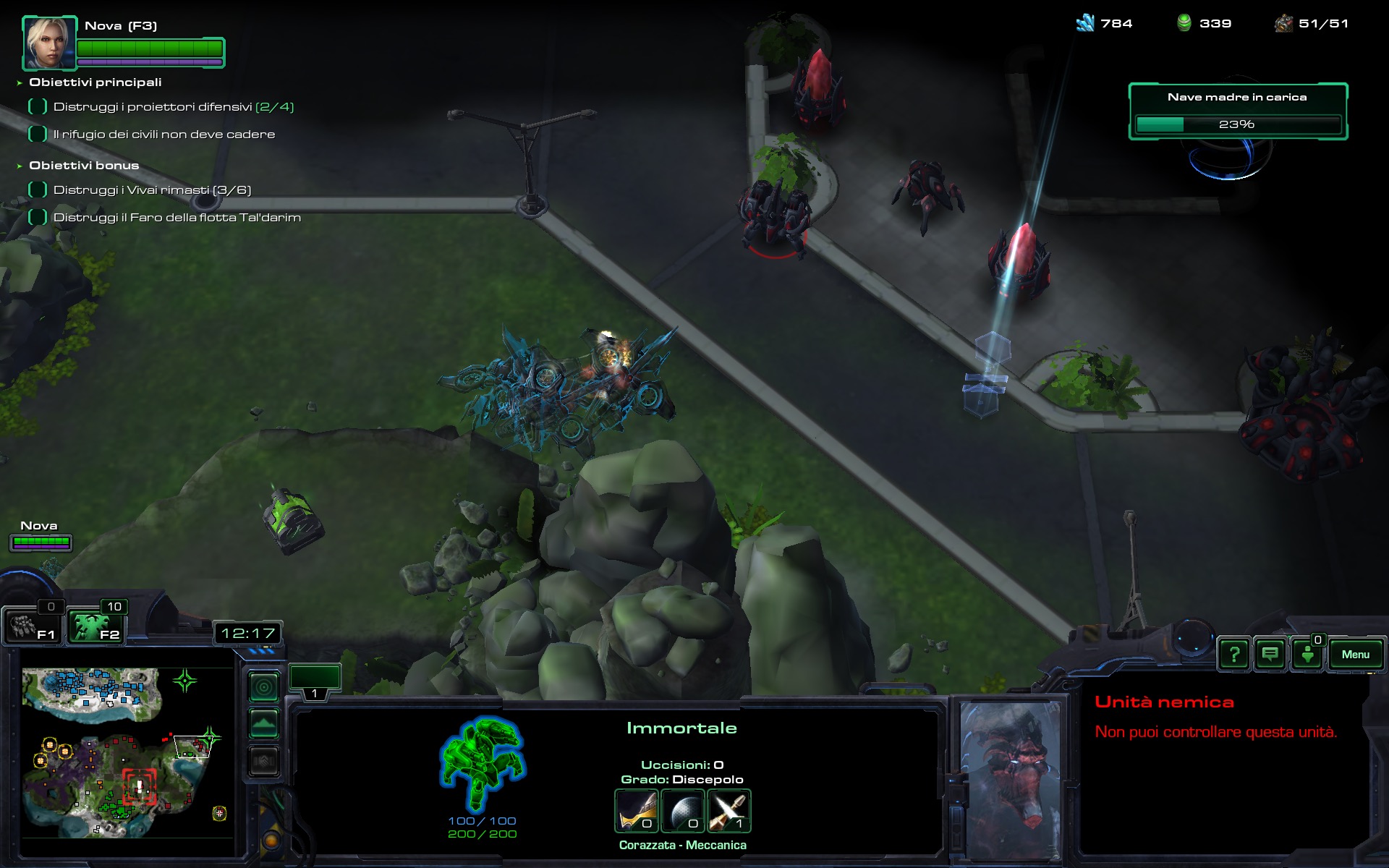Inspect the weapon upgrade icon showing level 1
Image resolution: width=1389 pixels, height=868 pixels.
point(729,811)
